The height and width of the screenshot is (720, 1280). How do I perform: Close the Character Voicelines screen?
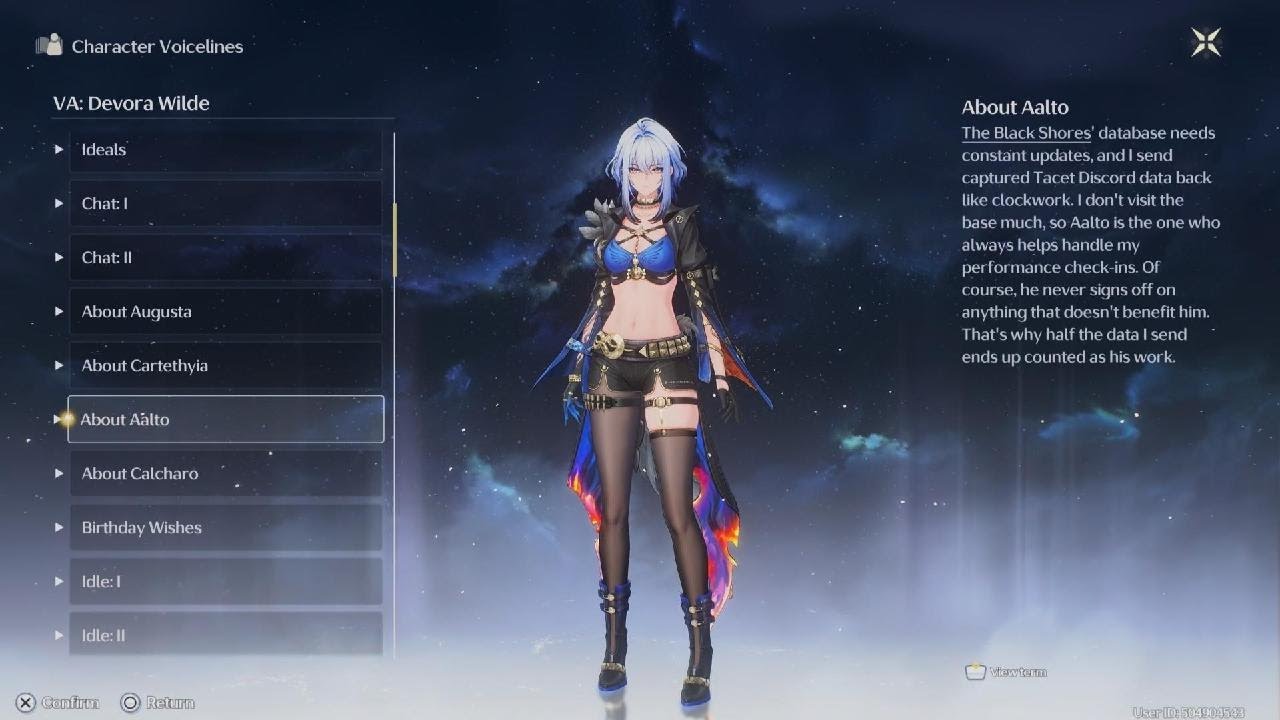[x=1206, y=42]
